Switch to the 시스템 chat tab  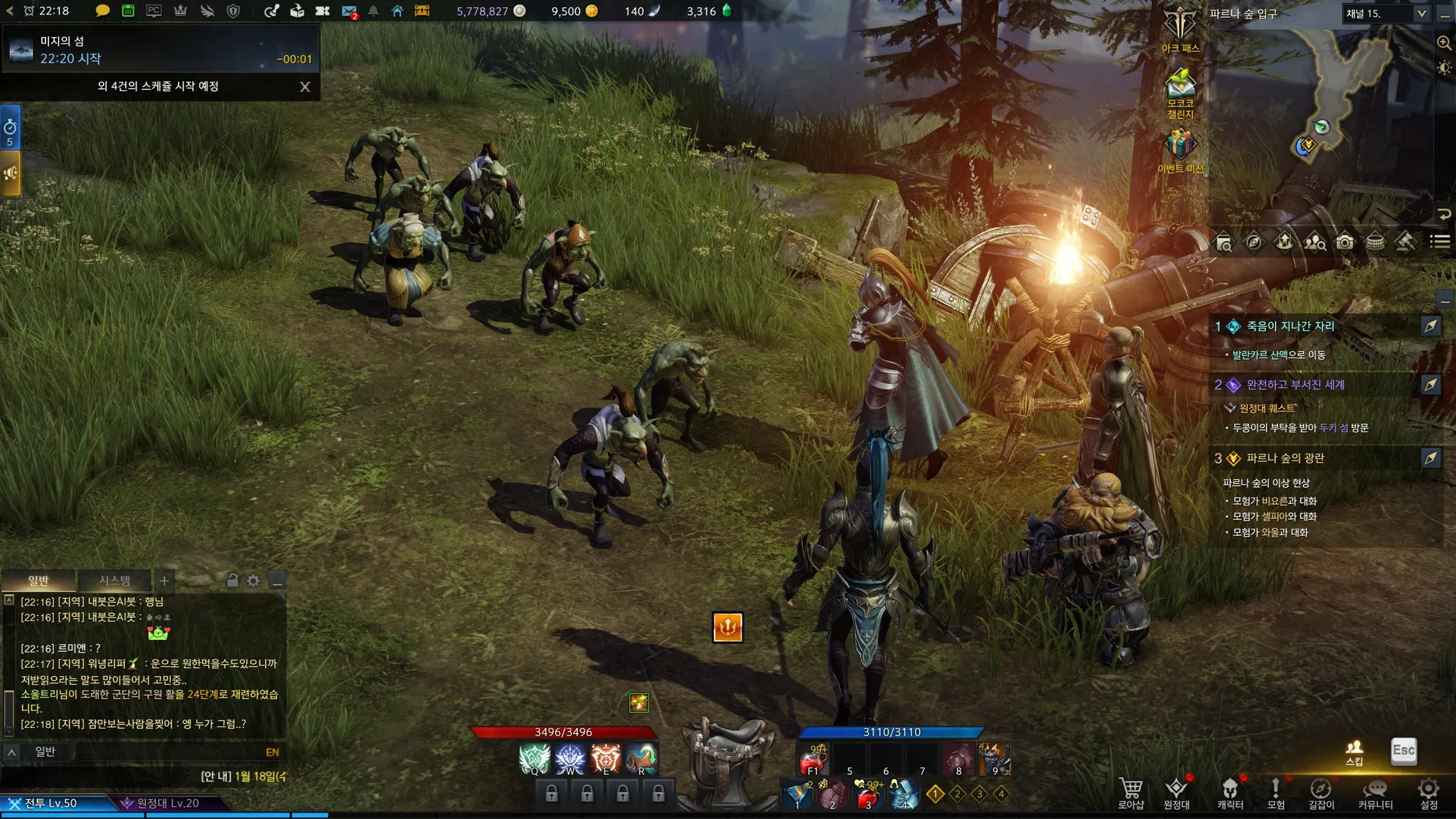click(114, 581)
